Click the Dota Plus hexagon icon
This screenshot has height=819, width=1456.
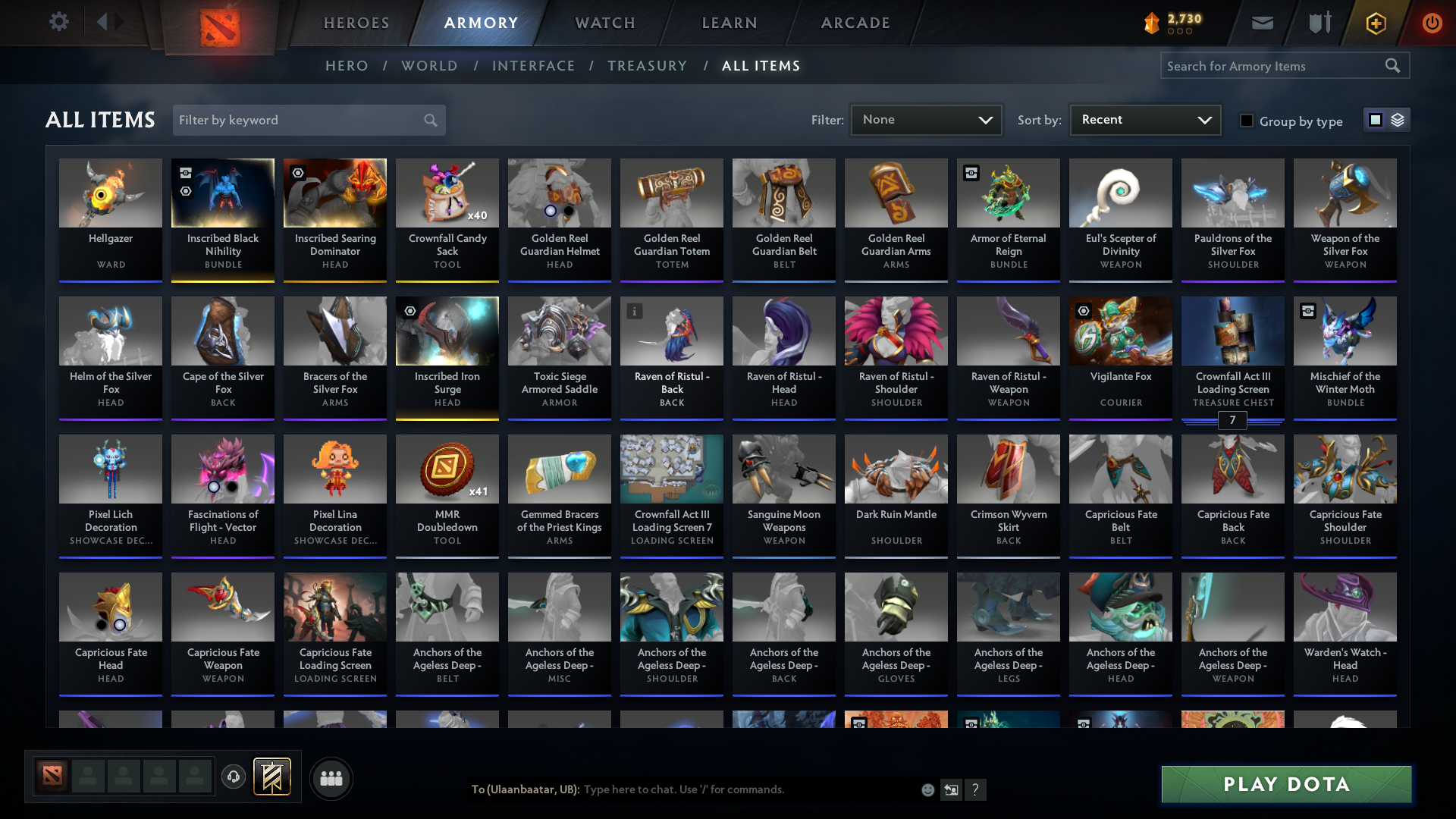click(x=1375, y=23)
